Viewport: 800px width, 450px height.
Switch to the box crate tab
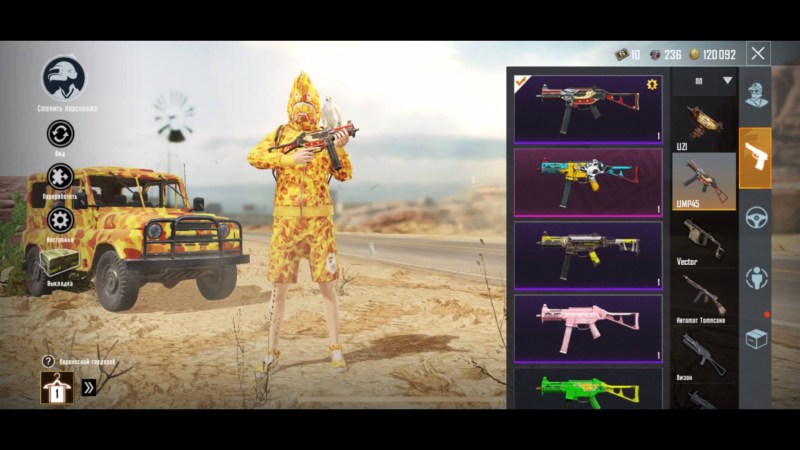755,339
